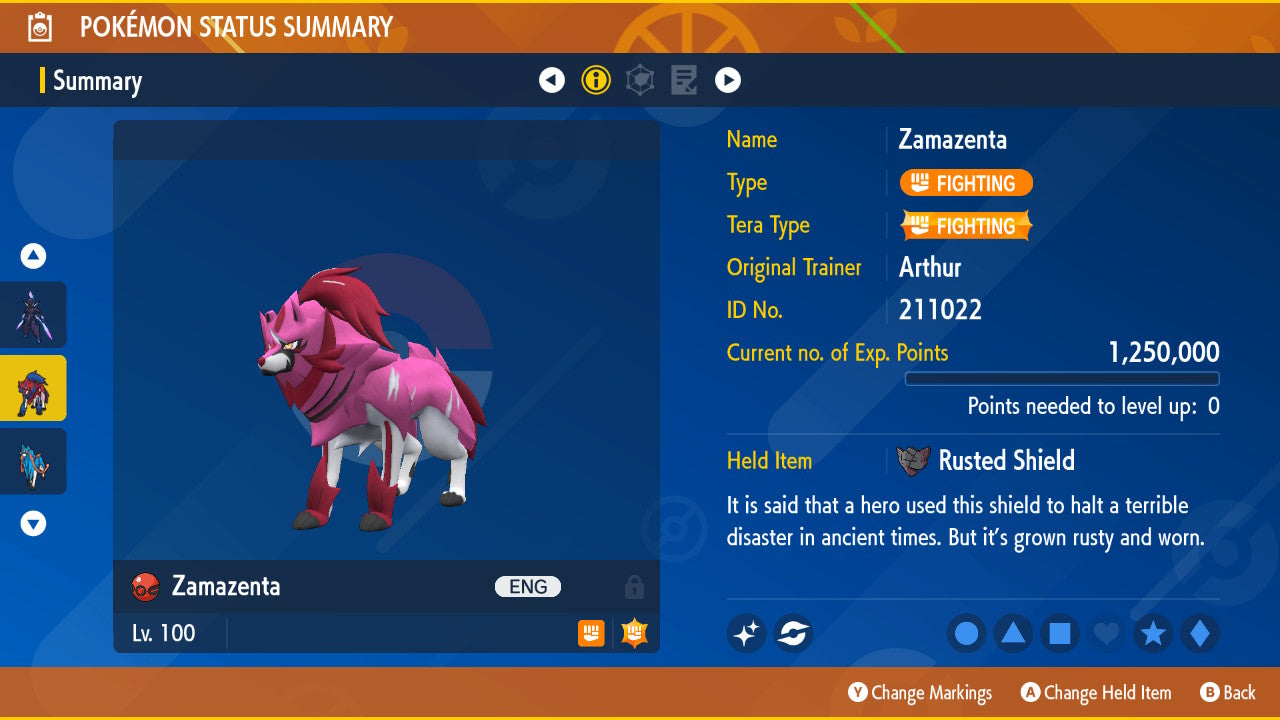Image resolution: width=1280 pixels, height=720 pixels.
Task: Click the shiny sparkle icon
Action: click(746, 633)
